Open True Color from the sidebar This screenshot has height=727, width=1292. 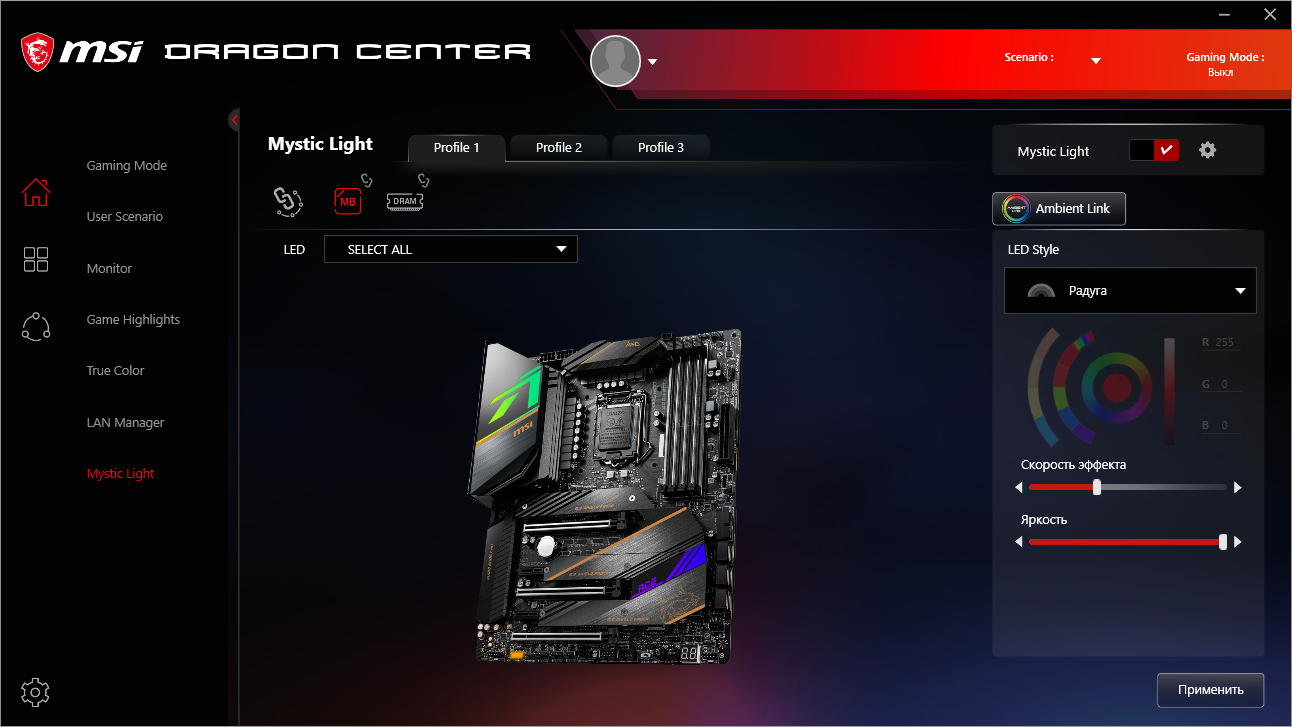click(114, 370)
